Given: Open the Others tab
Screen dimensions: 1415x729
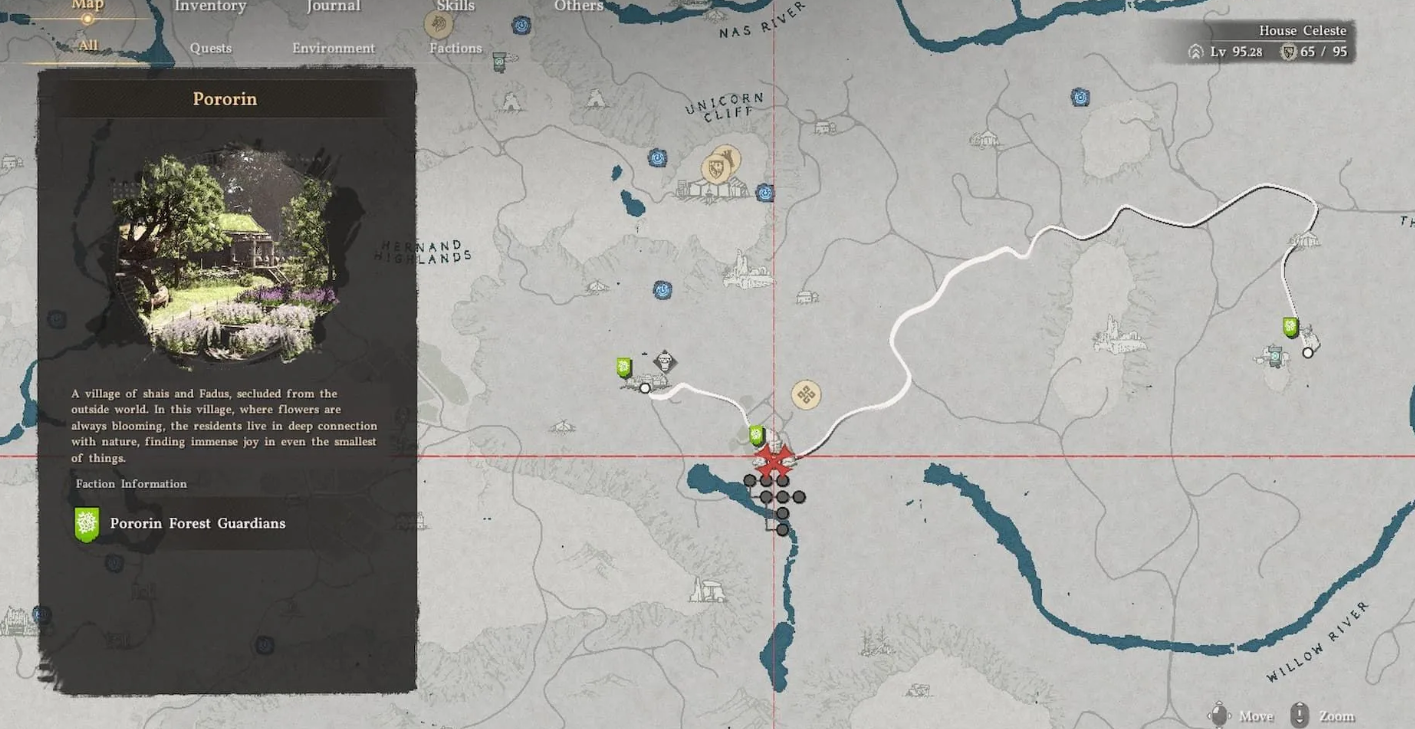Looking at the screenshot, I should click(578, 6).
